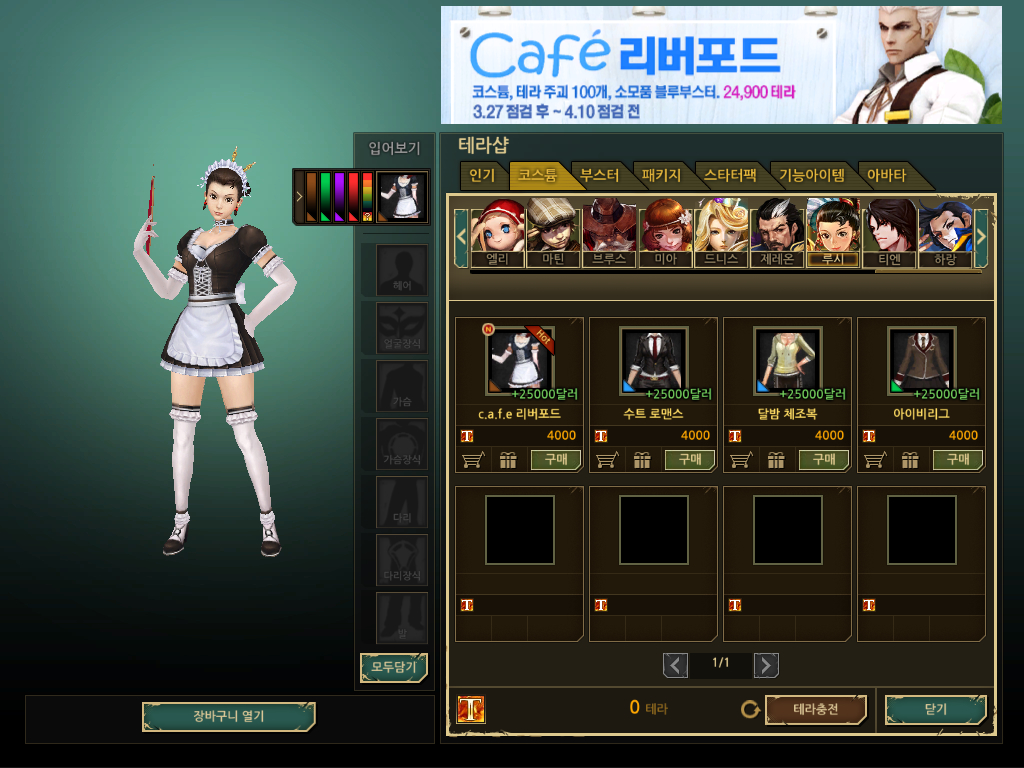Click 테라충전 to recharge Tera

click(815, 710)
